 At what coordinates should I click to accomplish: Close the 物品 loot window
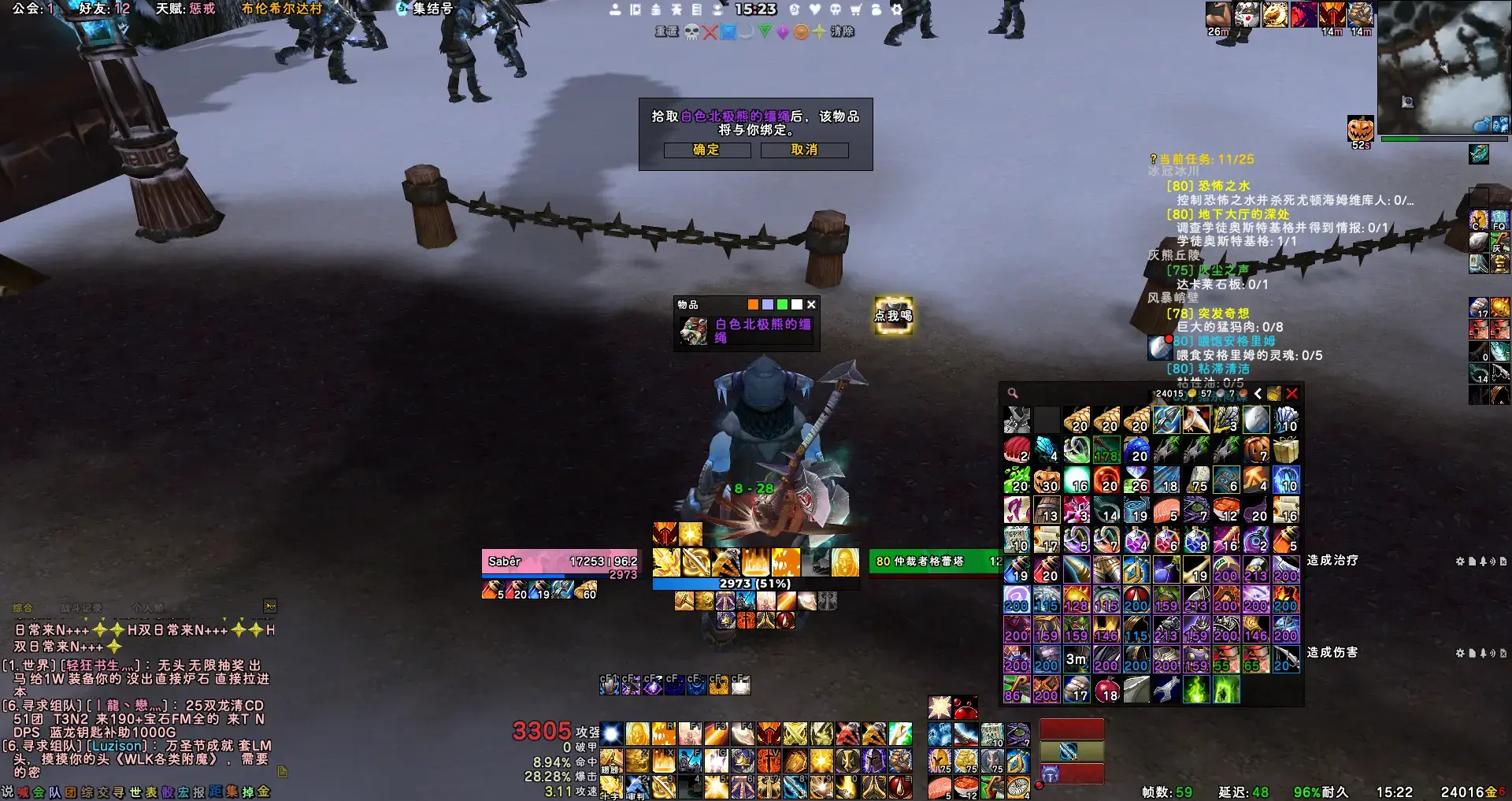click(811, 305)
